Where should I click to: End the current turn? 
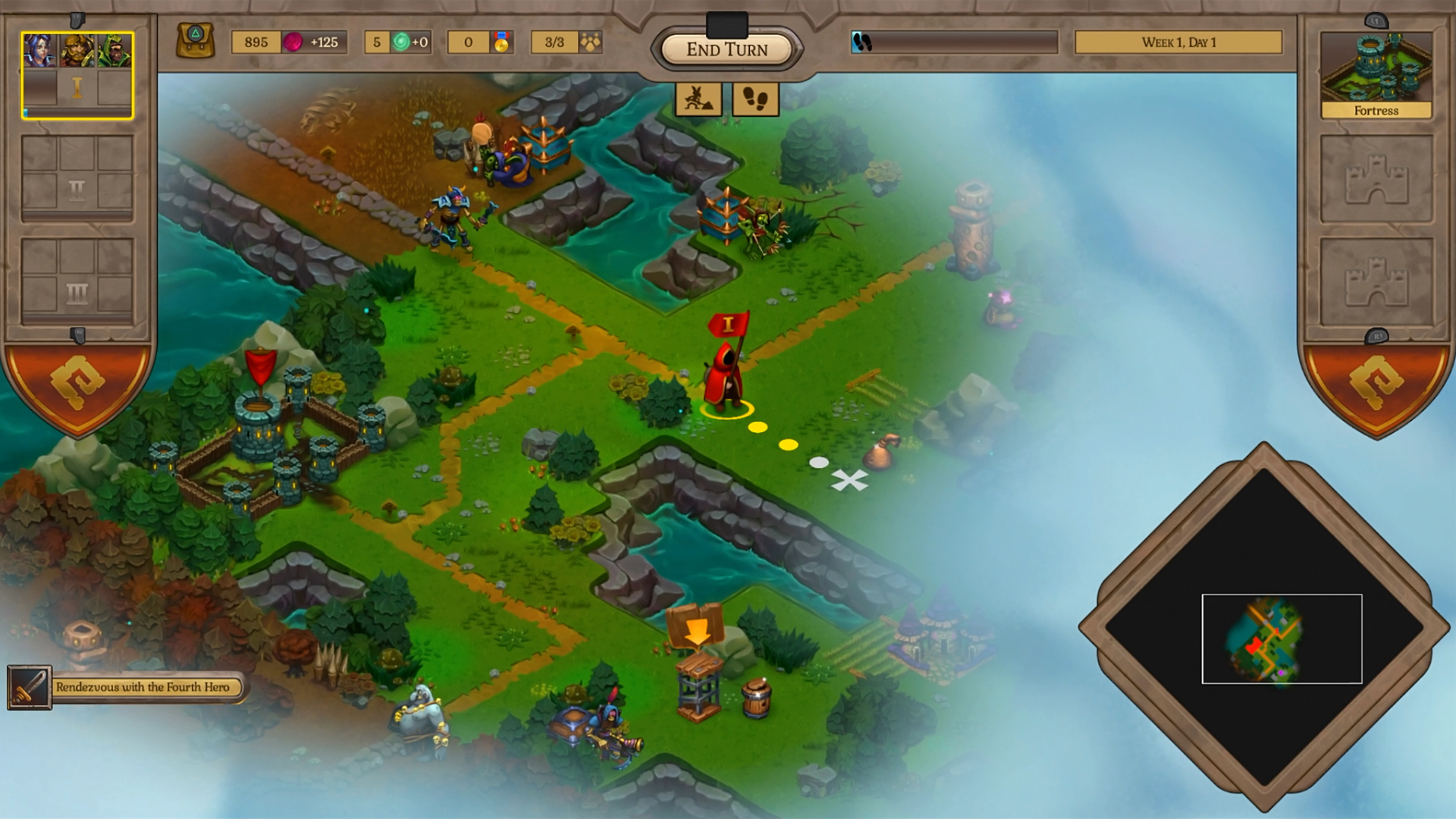click(726, 50)
